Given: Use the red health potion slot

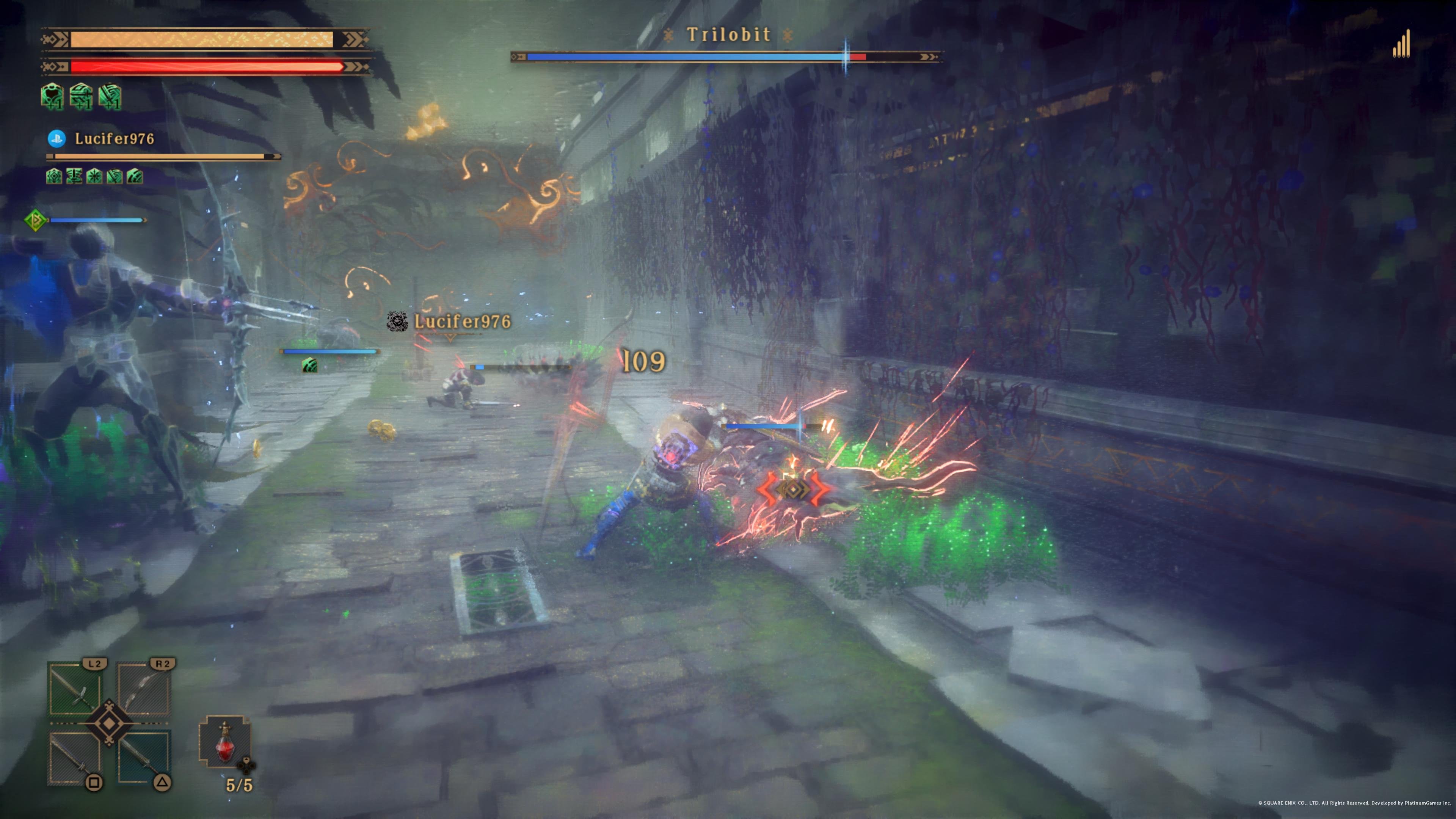Looking at the screenshot, I should click(225, 742).
